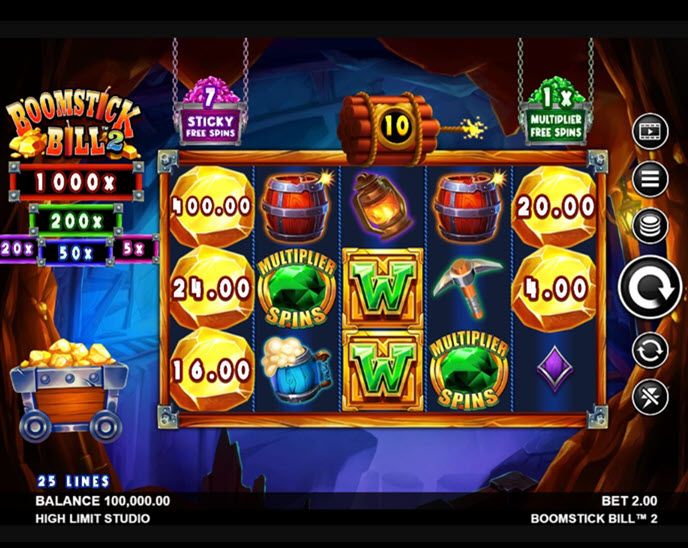Open the hamburger menu
The width and height of the screenshot is (688, 548).
649,179
